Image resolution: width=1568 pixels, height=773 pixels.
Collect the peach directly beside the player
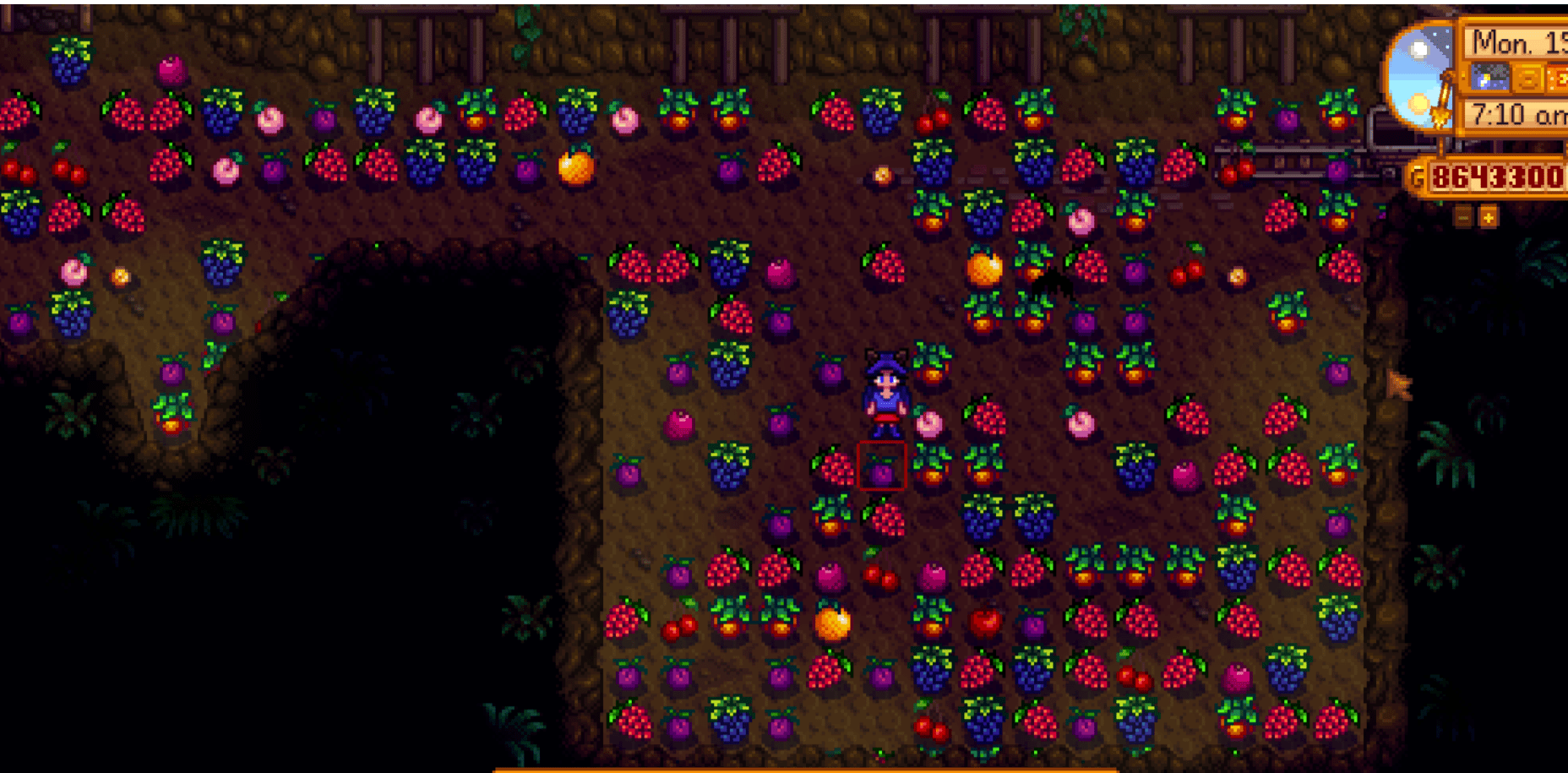928,424
